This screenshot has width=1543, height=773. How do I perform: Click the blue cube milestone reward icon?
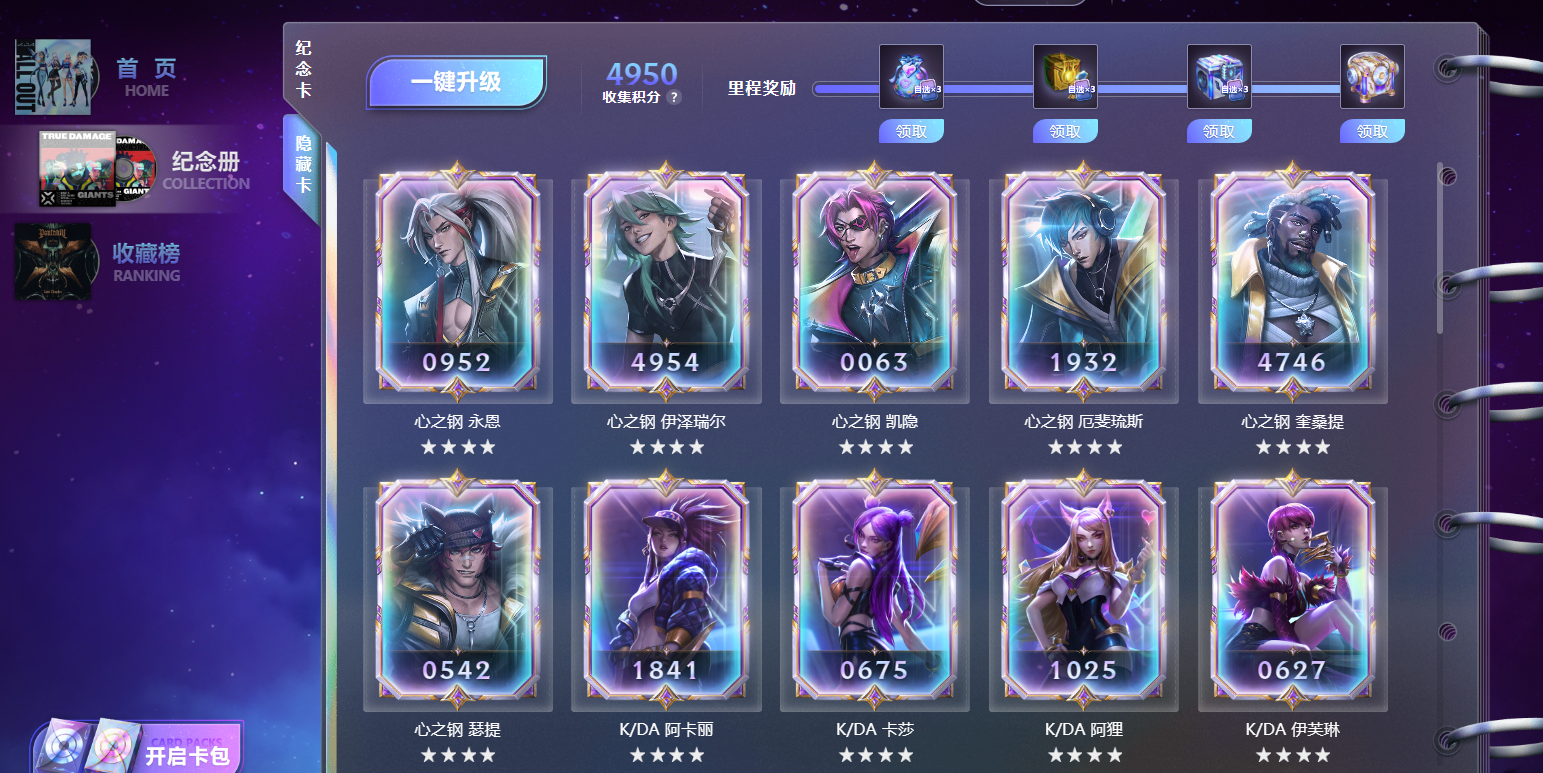pos(1218,75)
